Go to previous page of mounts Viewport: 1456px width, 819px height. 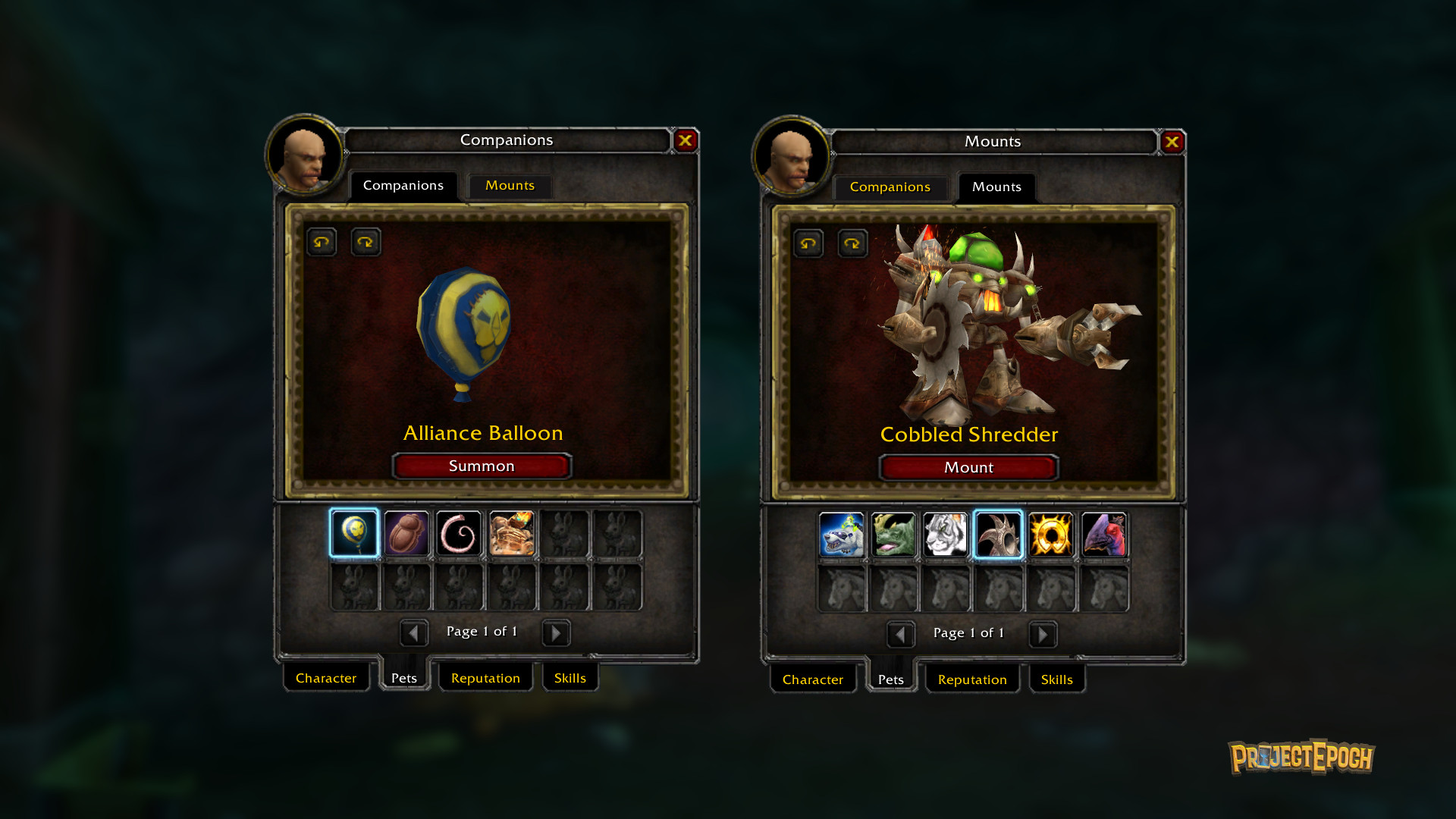click(900, 634)
